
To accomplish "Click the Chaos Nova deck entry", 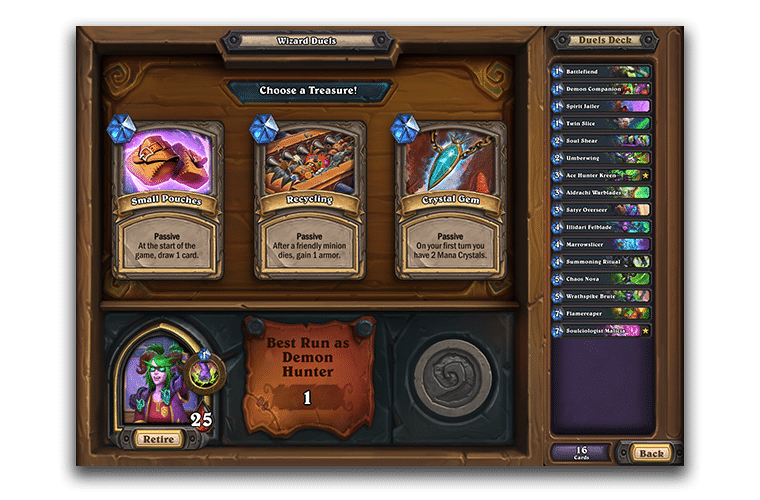I will [601, 278].
